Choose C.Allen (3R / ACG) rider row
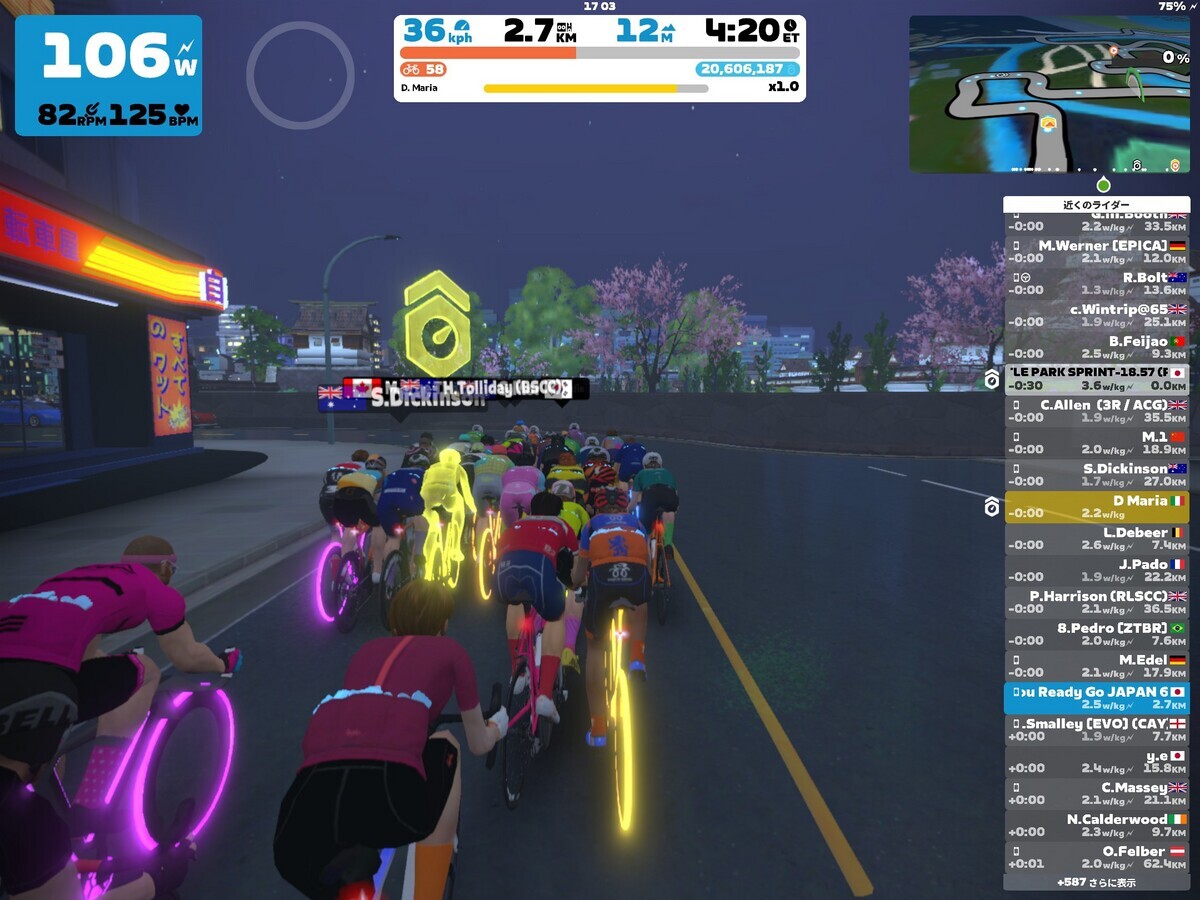Screen dimensions: 1200x900 pos(1096,411)
